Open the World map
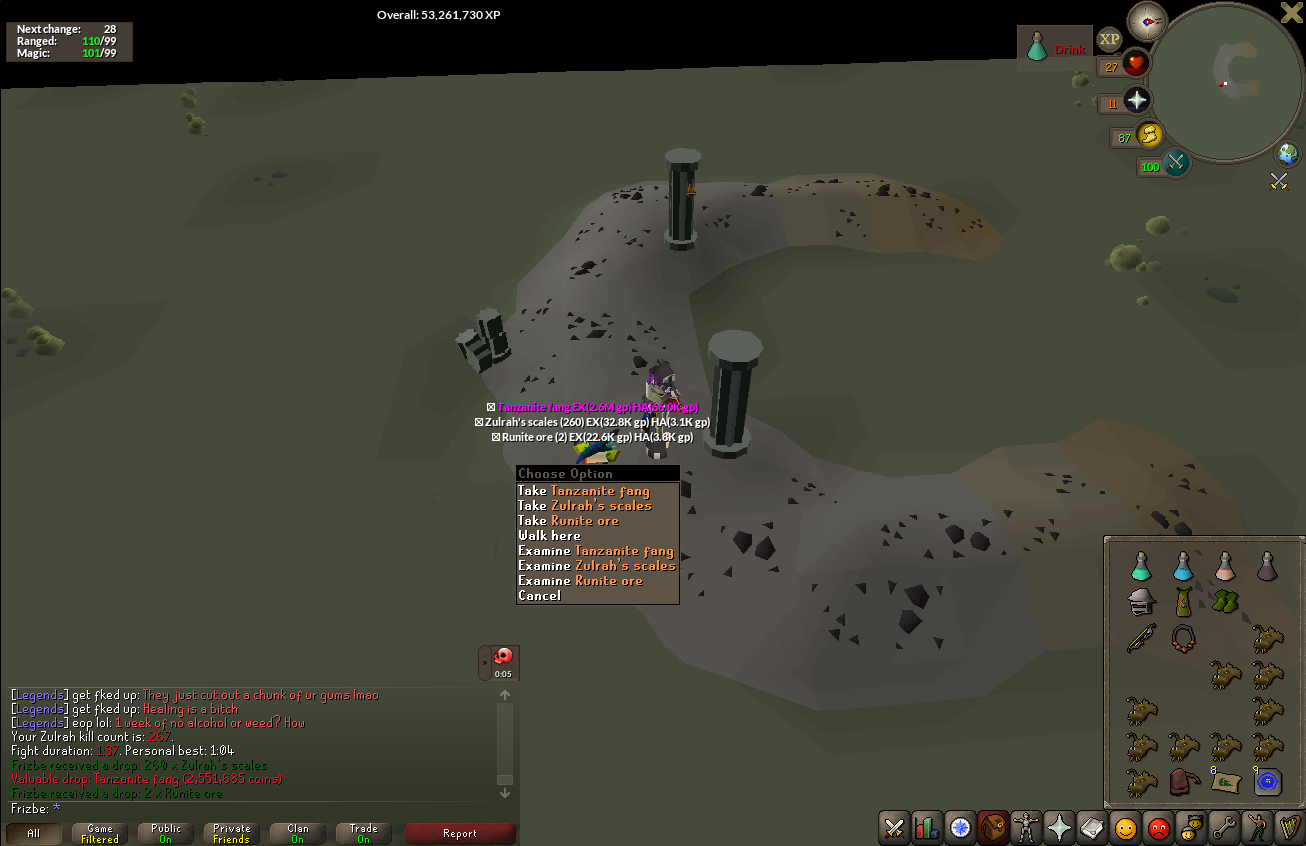 coord(1288,154)
